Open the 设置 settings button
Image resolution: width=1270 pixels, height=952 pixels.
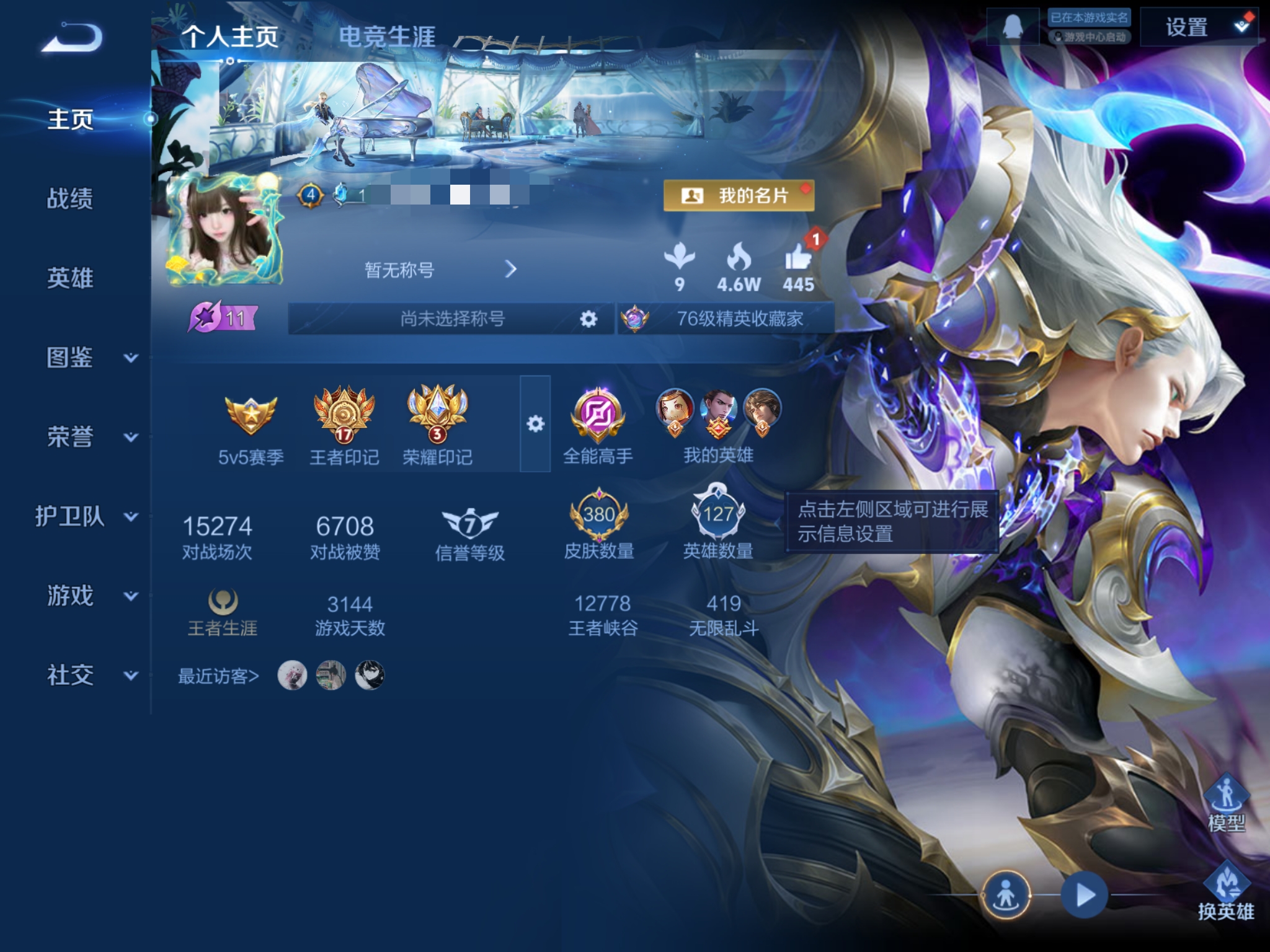click(1198, 27)
